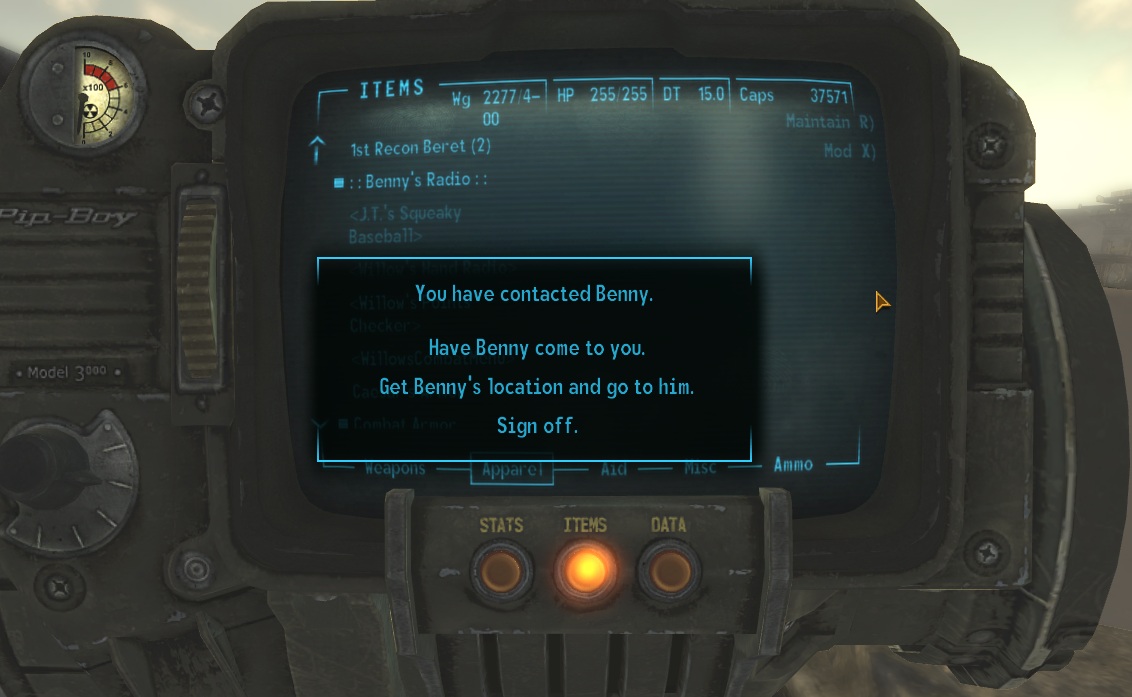Pick J.T.'s Squeaky Baseball from the list
1132x697 pixels.
[x=404, y=225]
